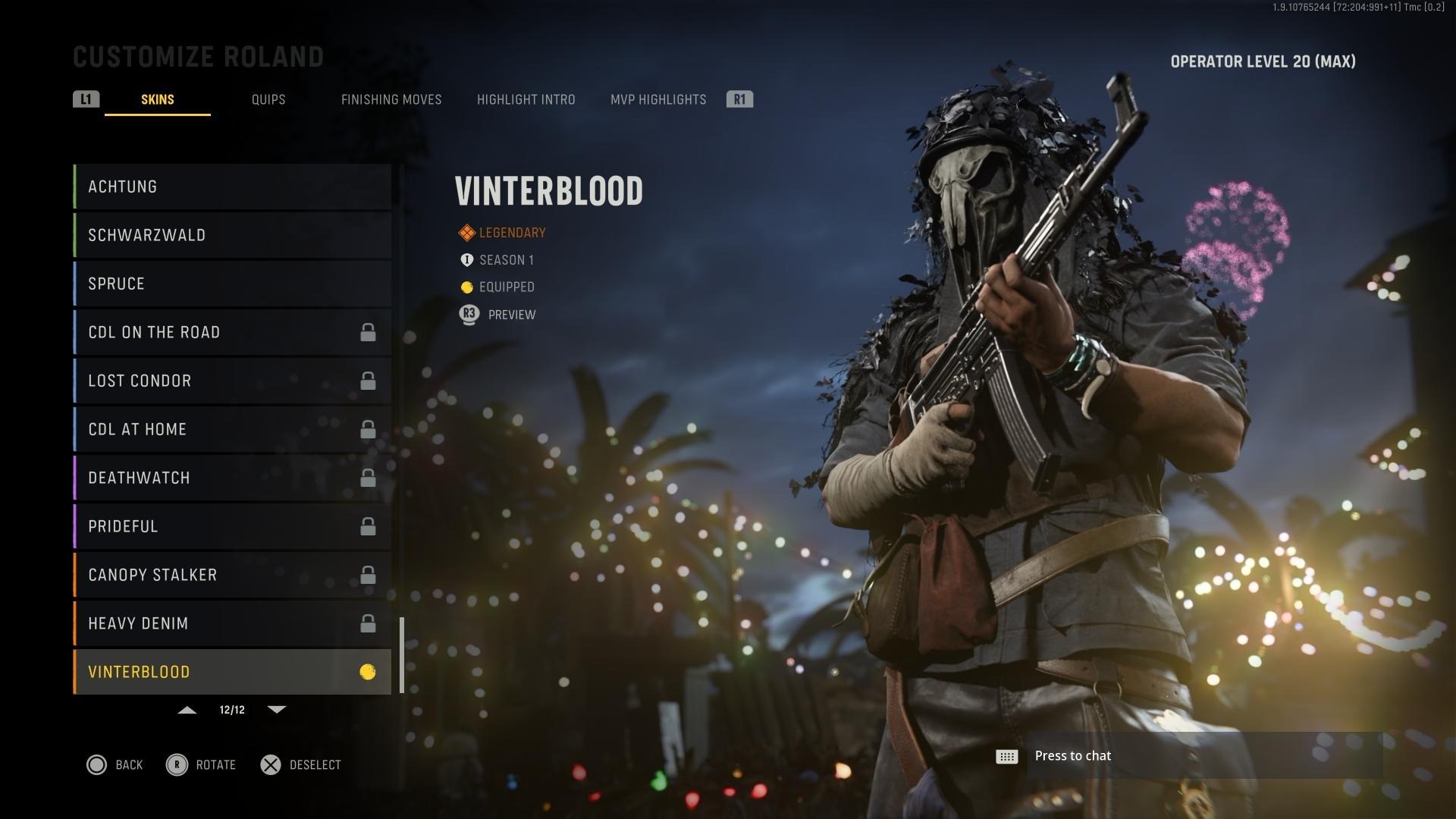Screen dimensions: 1456x819
Task: Select the Prideful skin row
Action: click(x=232, y=526)
